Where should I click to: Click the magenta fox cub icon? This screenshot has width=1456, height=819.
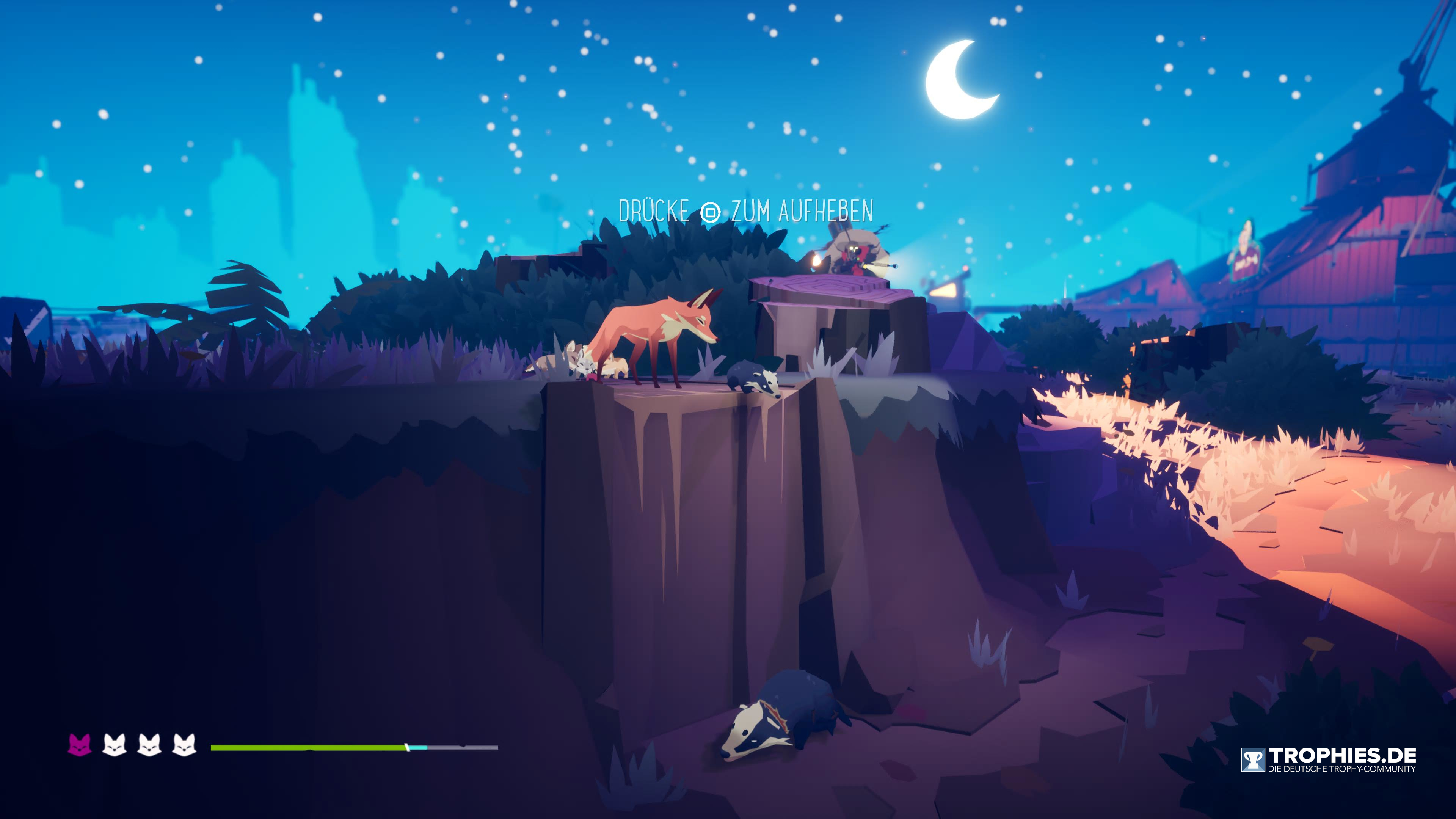point(80,745)
